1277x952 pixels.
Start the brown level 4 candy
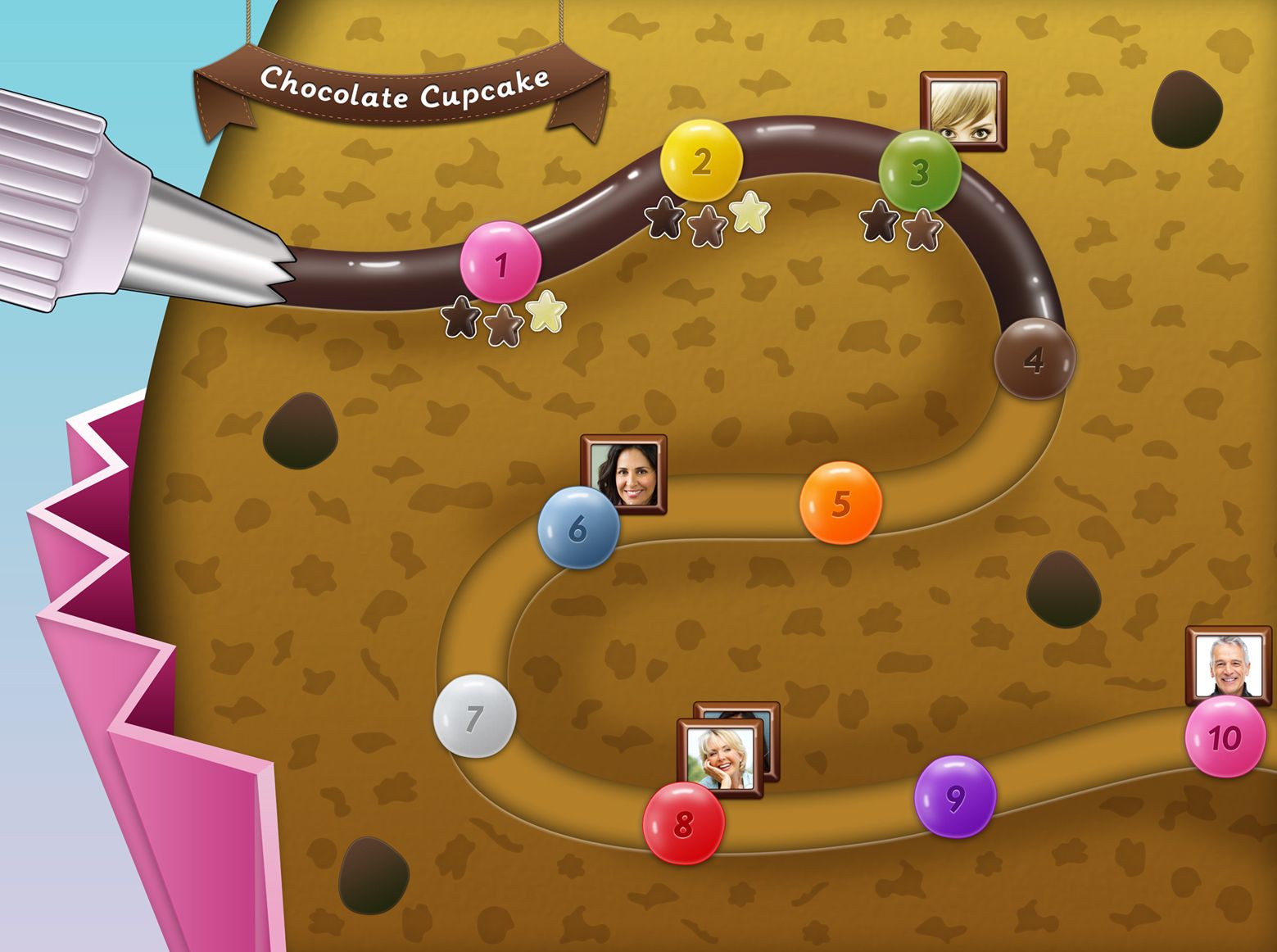click(x=1034, y=359)
